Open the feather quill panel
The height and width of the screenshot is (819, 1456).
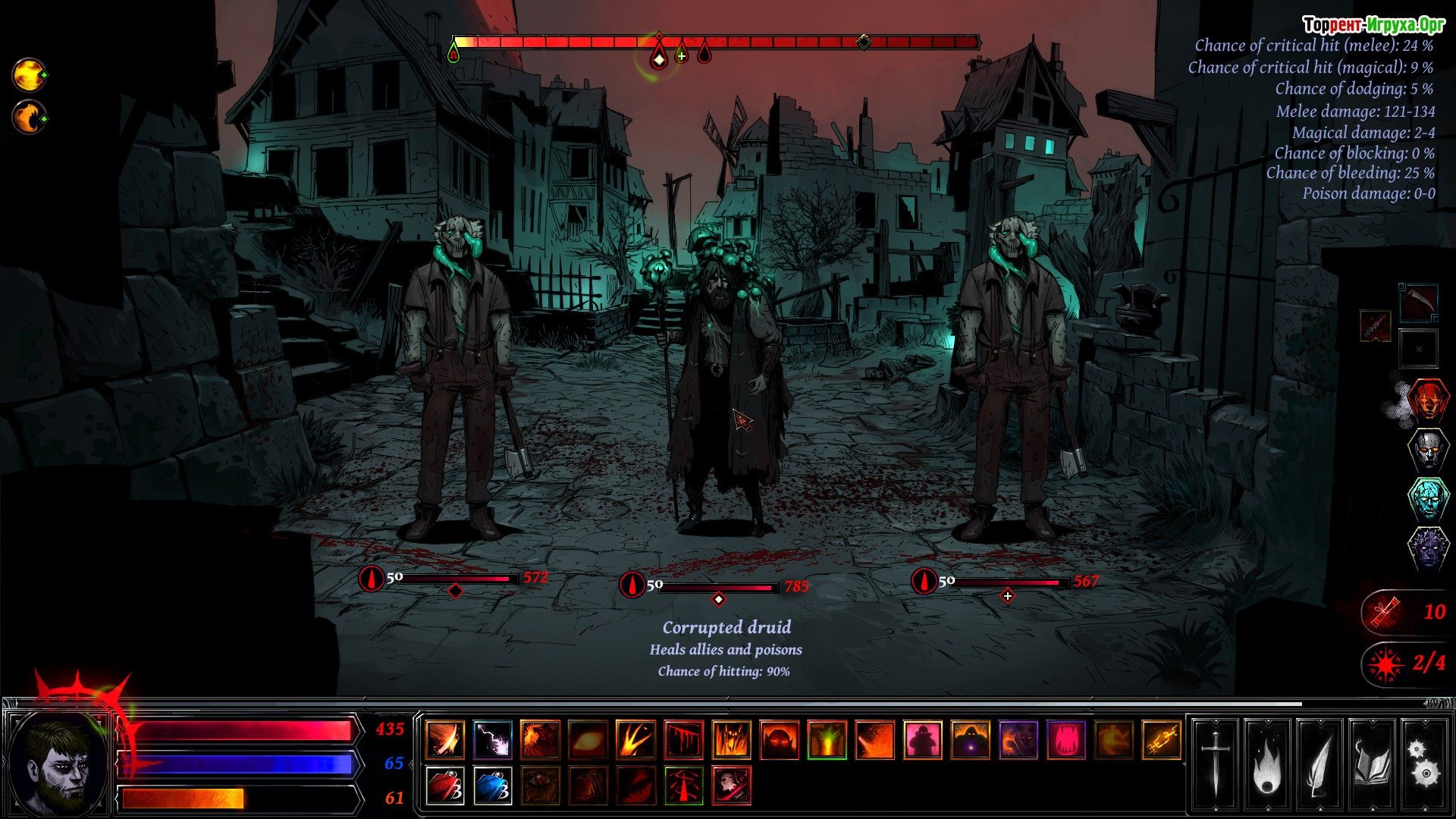coord(1319,764)
